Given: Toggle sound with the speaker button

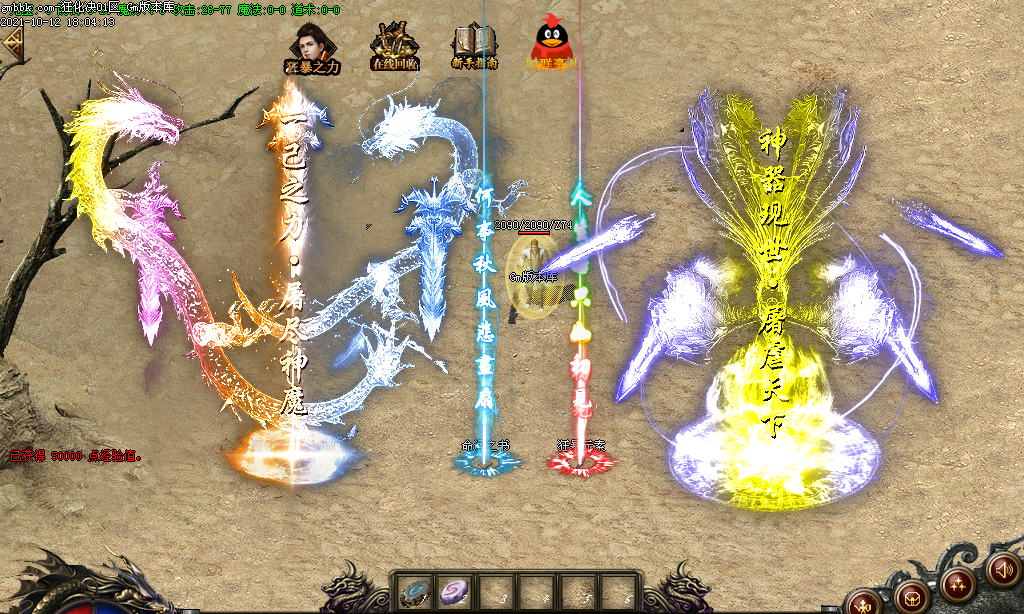Looking at the screenshot, I should (x=1002, y=569).
